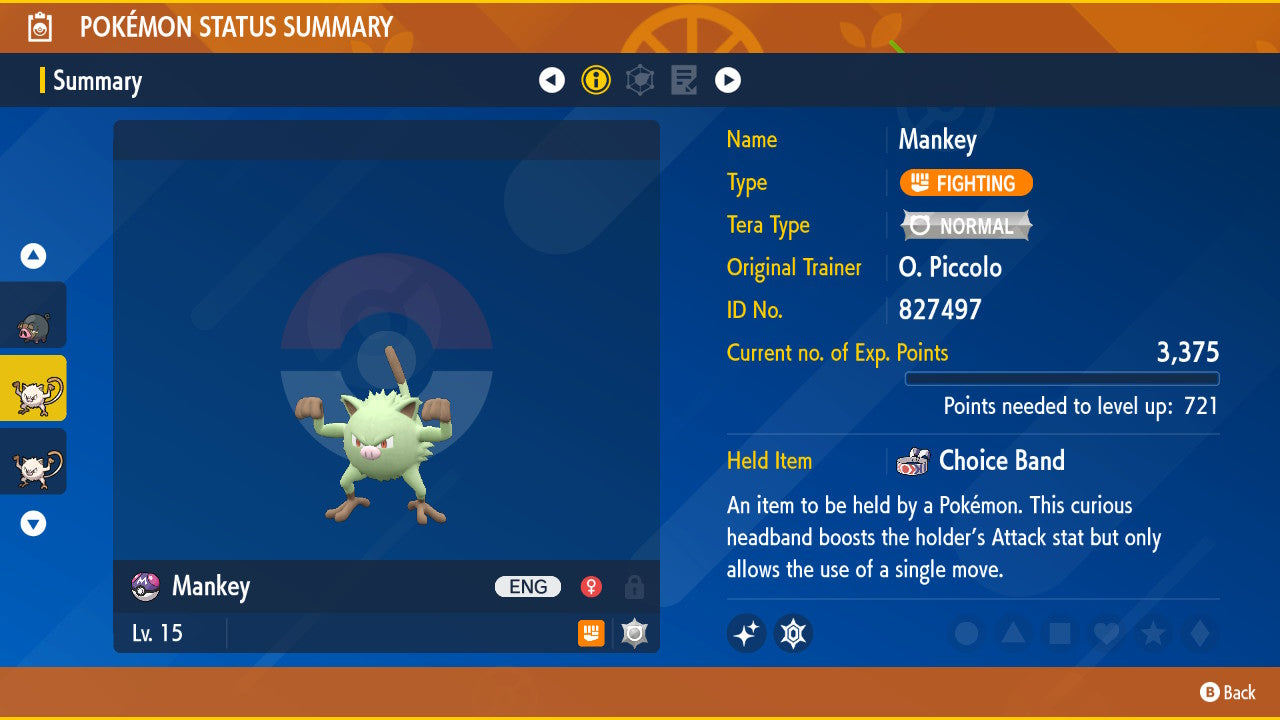Viewport: 1280px width, 720px height.
Task: Toggle the star marking
Action: click(x=1152, y=633)
